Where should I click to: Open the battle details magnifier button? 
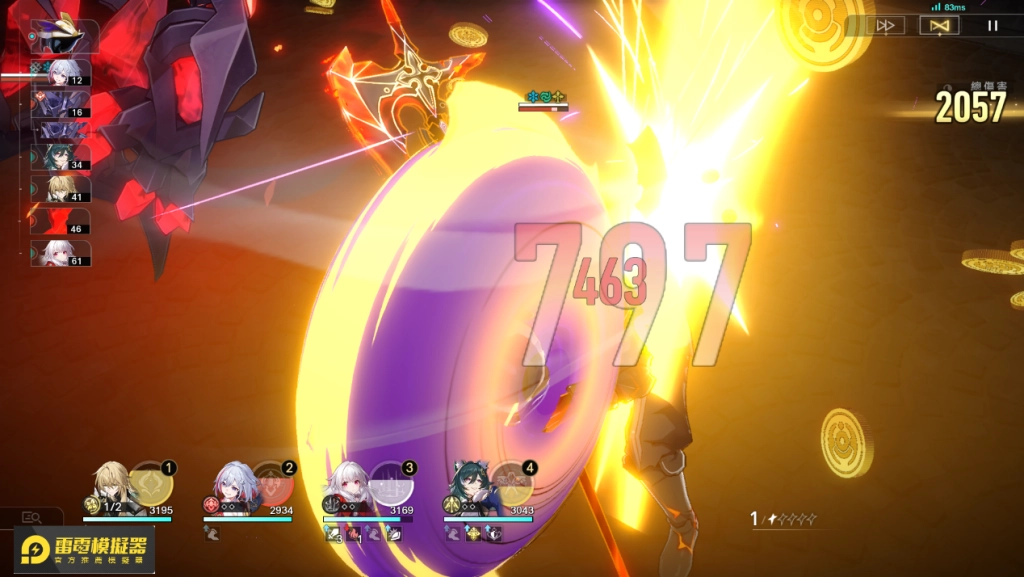click(x=31, y=517)
